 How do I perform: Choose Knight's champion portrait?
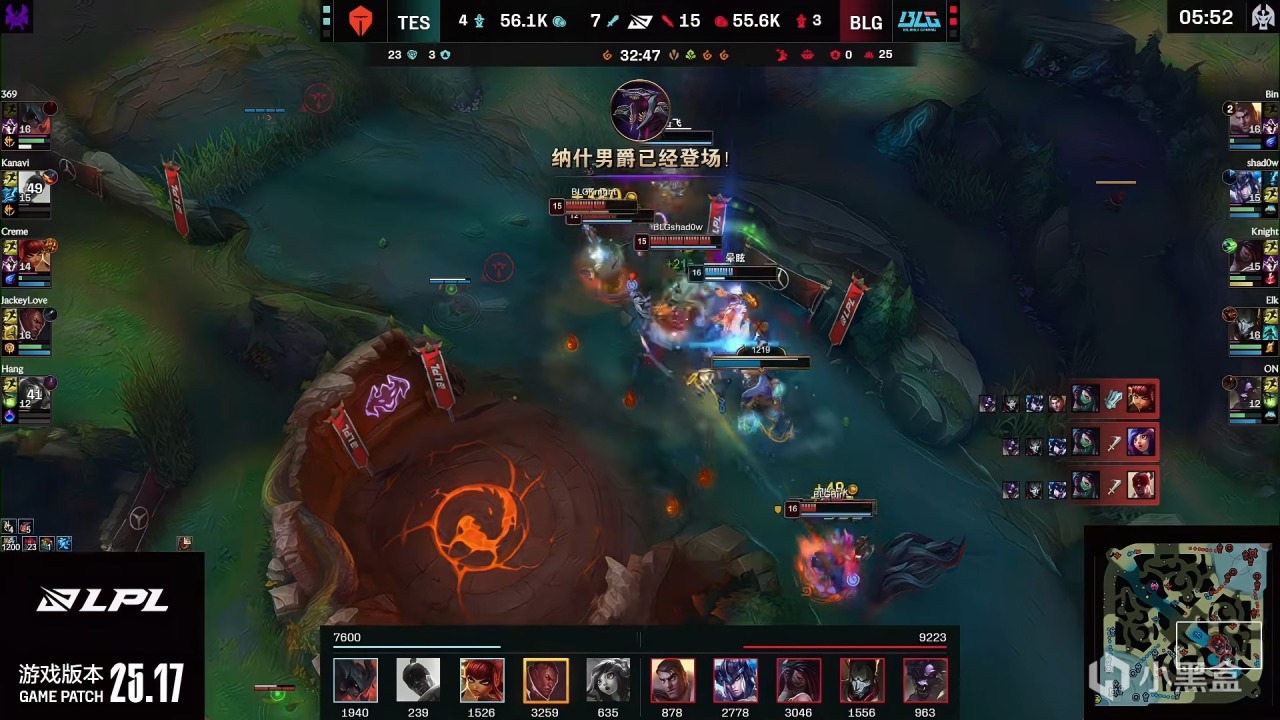[1246, 257]
